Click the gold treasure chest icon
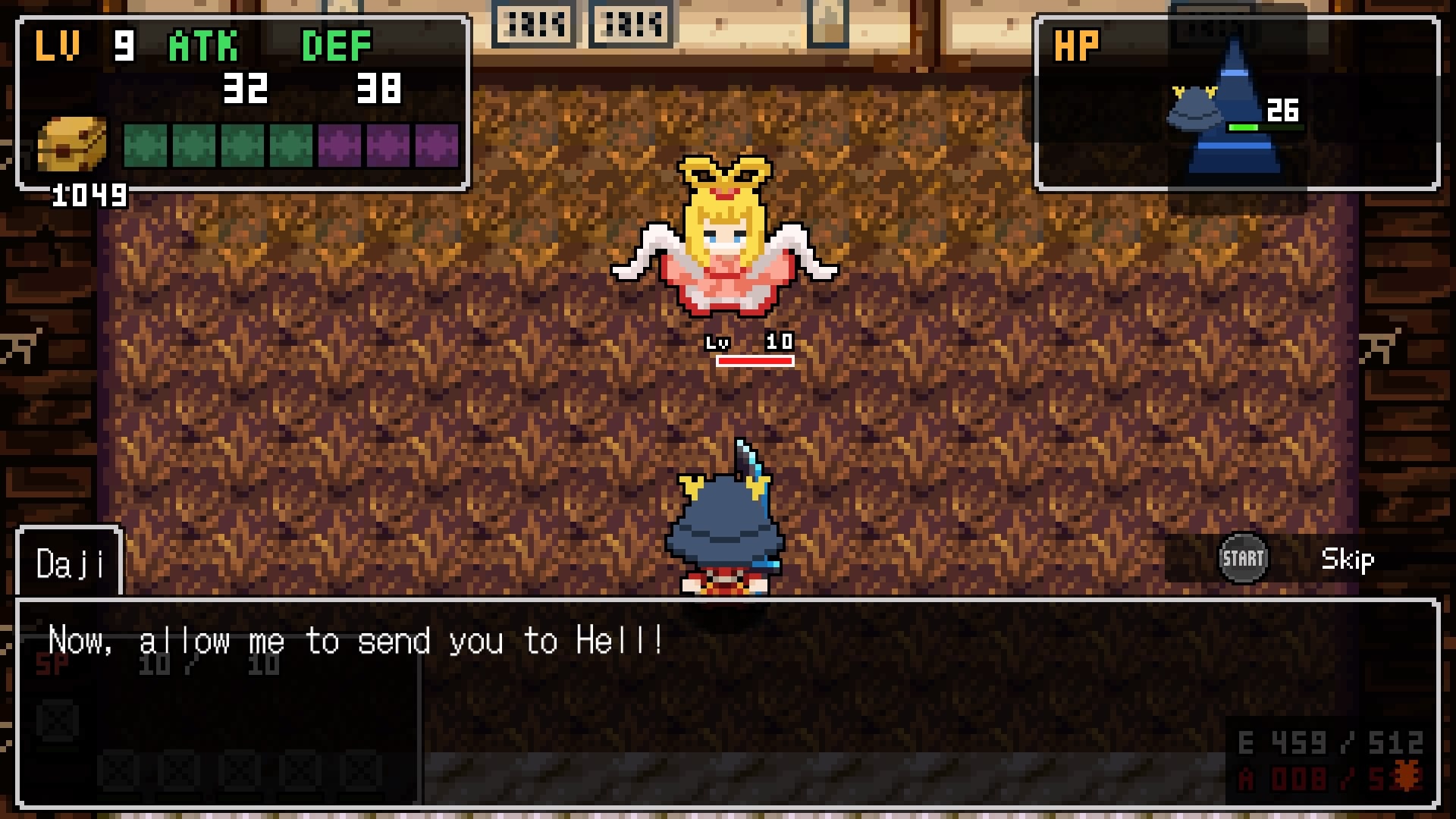The image size is (1456, 819). 72,144
